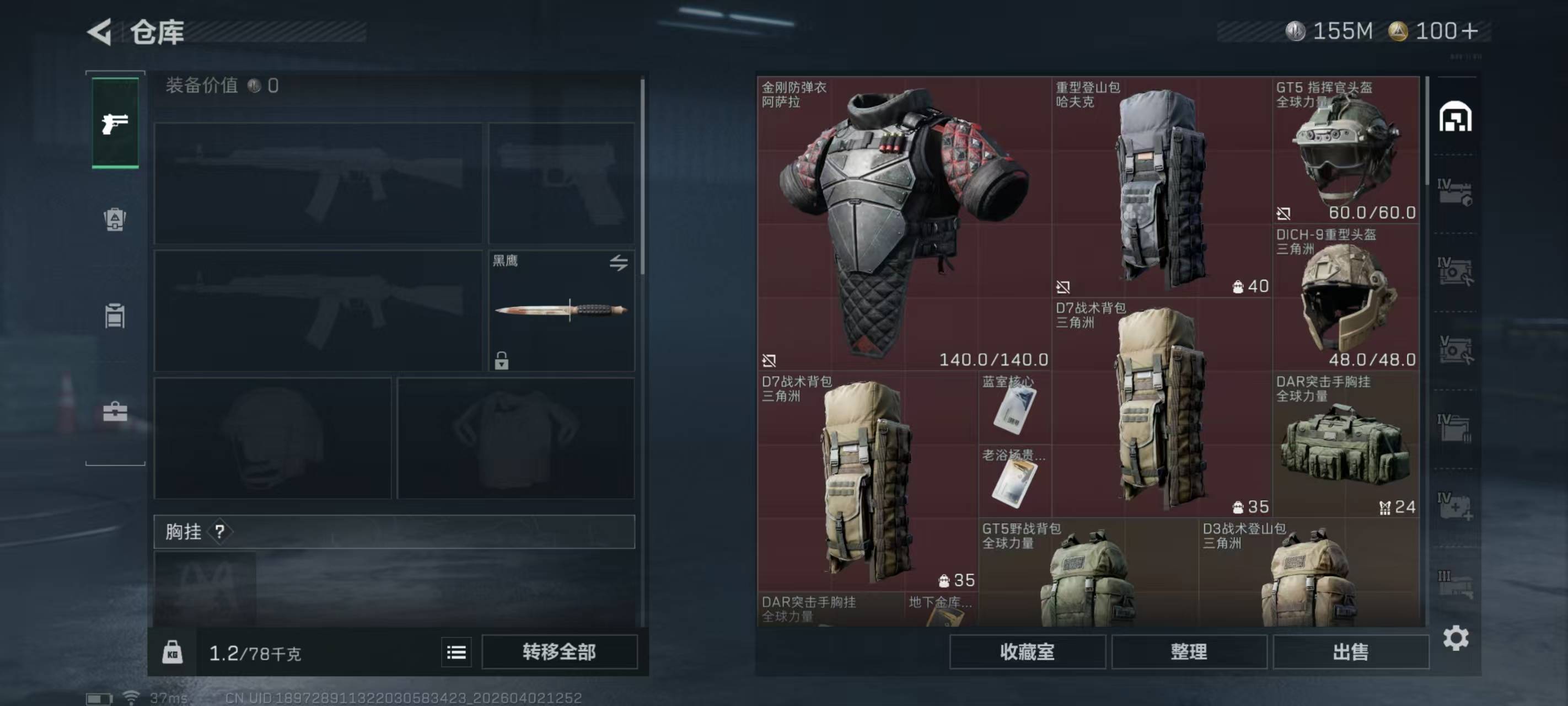
Task: Go back from the 仓库 warehouse screen
Action: click(100, 31)
